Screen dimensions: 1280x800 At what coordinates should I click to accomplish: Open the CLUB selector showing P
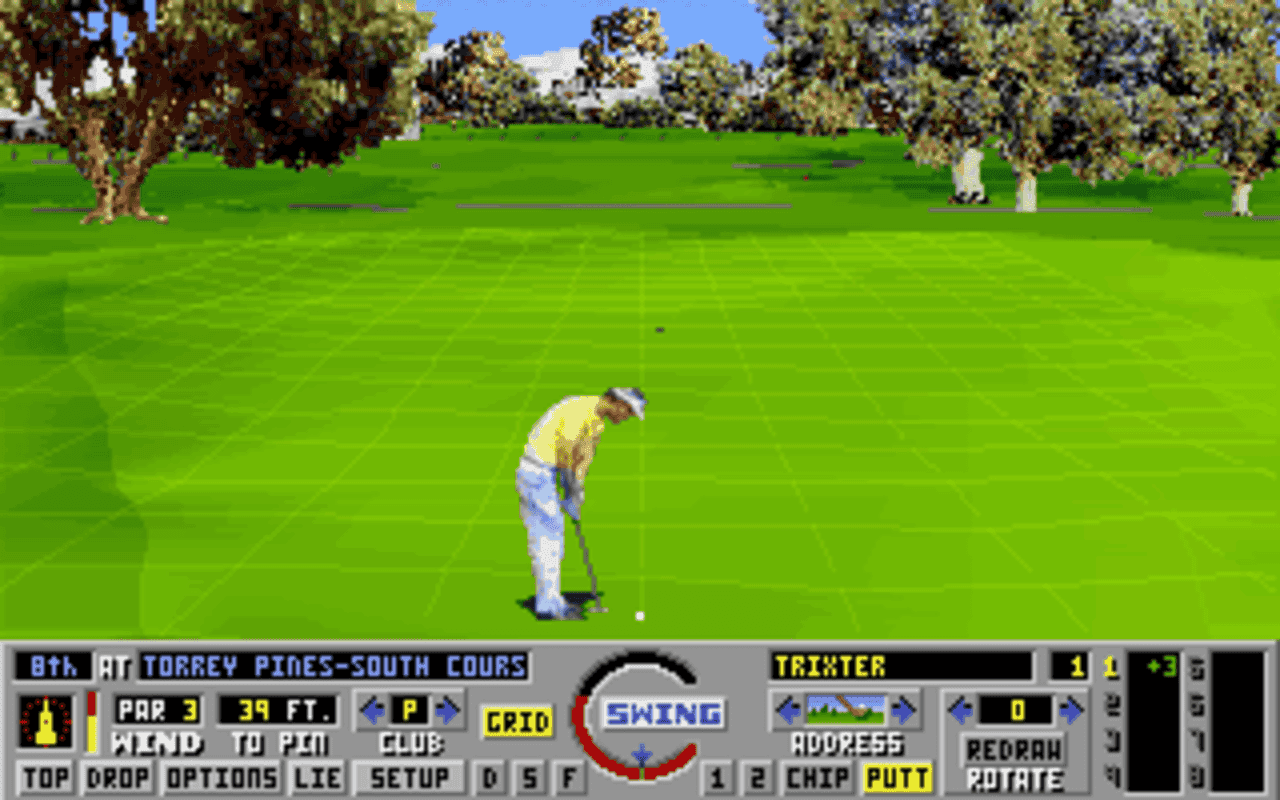(x=409, y=712)
